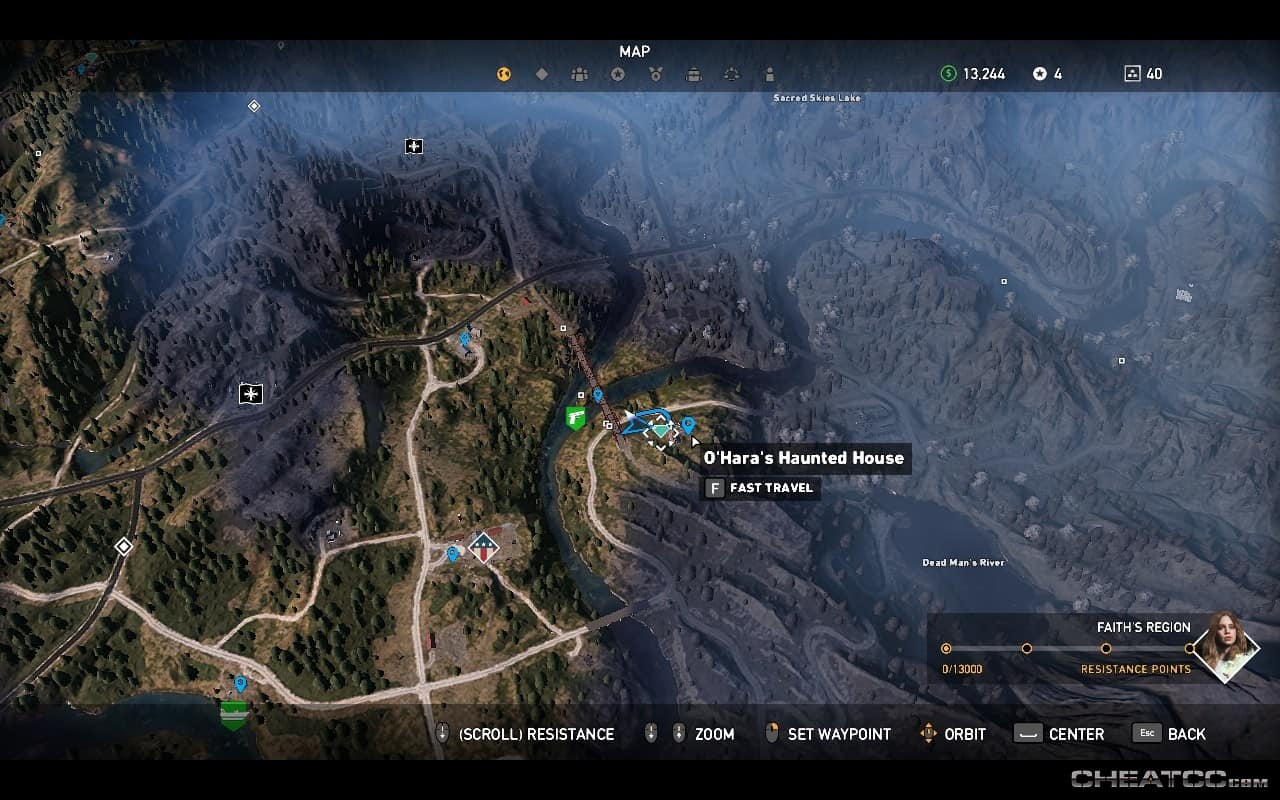Select the player character icon in top bar

[x=768, y=73]
